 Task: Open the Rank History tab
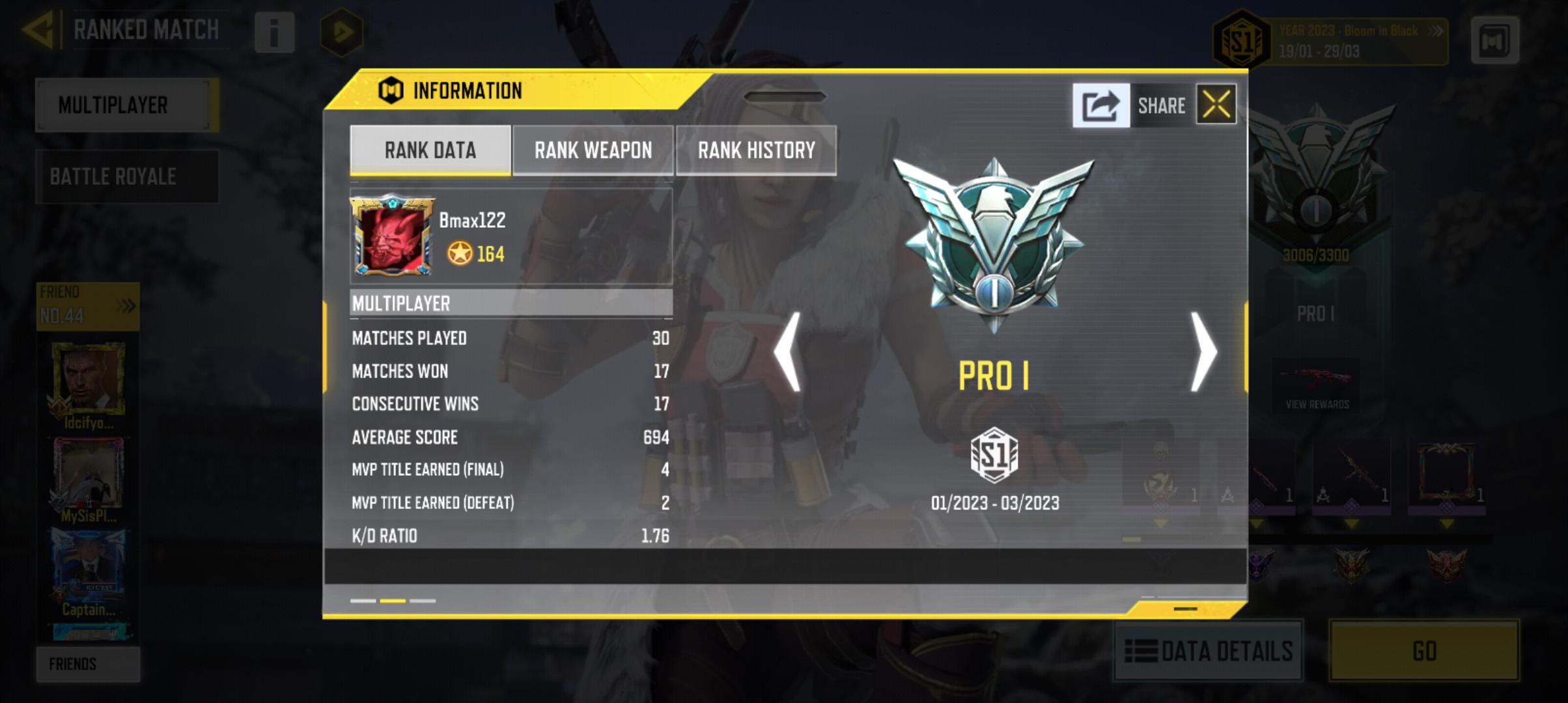(x=755, y=150)
